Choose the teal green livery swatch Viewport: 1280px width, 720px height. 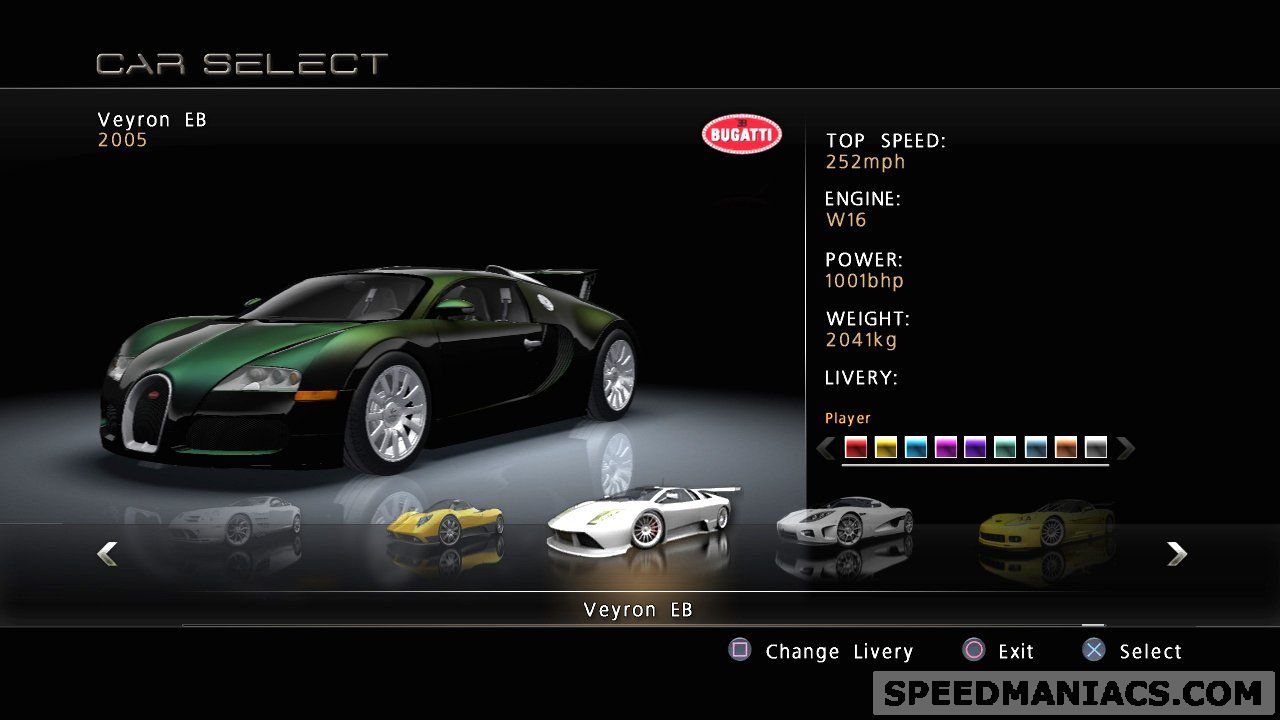(x=1005, y=448)
